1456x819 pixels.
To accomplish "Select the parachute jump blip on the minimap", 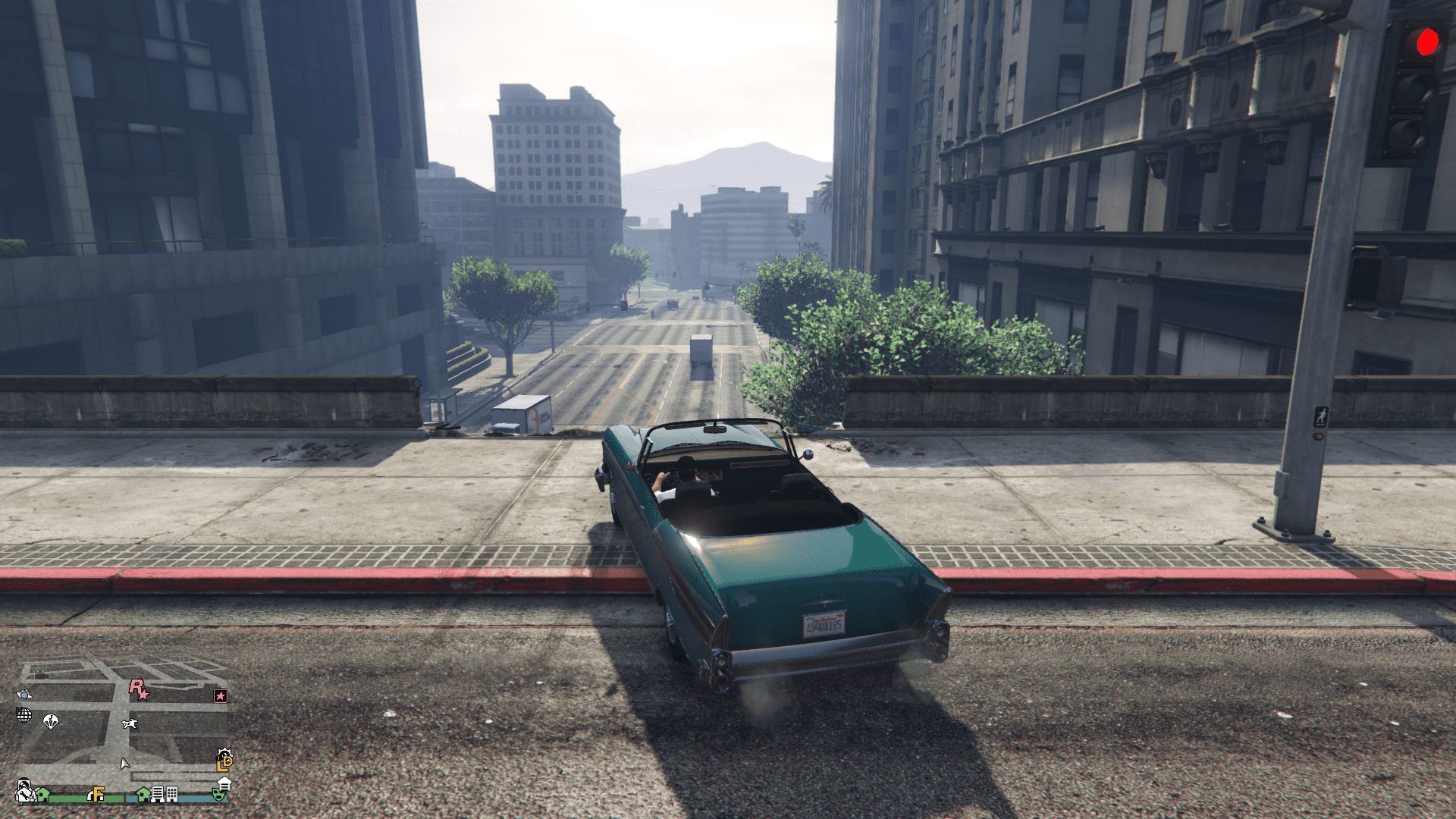I will (51, 721).
